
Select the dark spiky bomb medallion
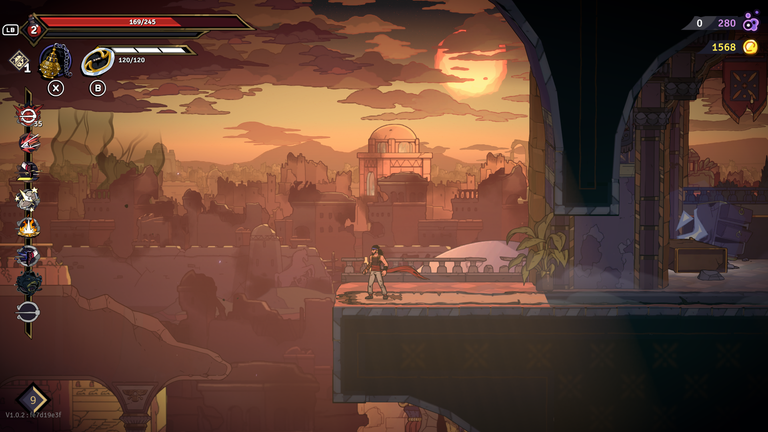point(27,283)
